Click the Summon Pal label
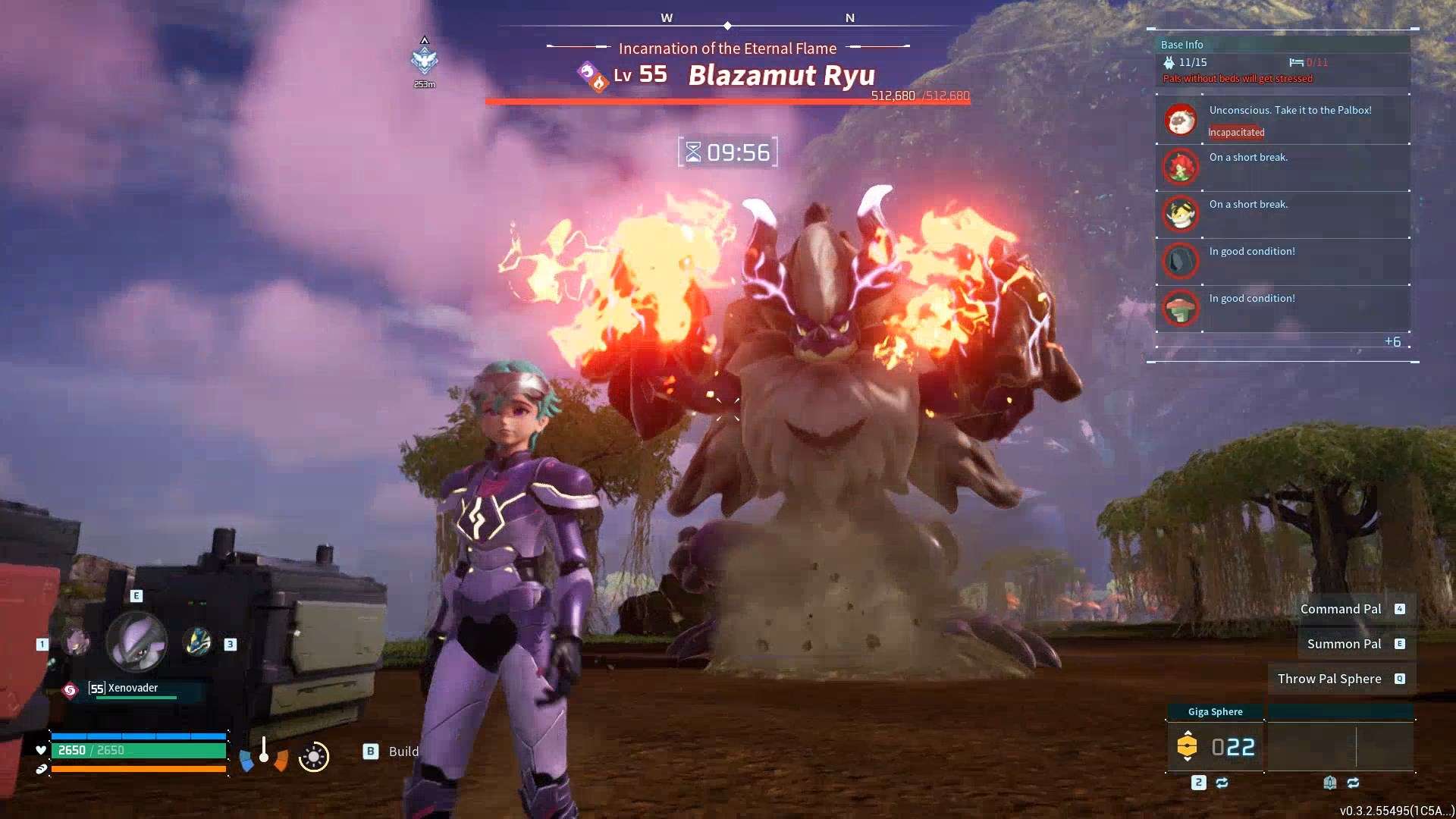The width and height of the screenshot is (1456, 819). point(1344,644)
